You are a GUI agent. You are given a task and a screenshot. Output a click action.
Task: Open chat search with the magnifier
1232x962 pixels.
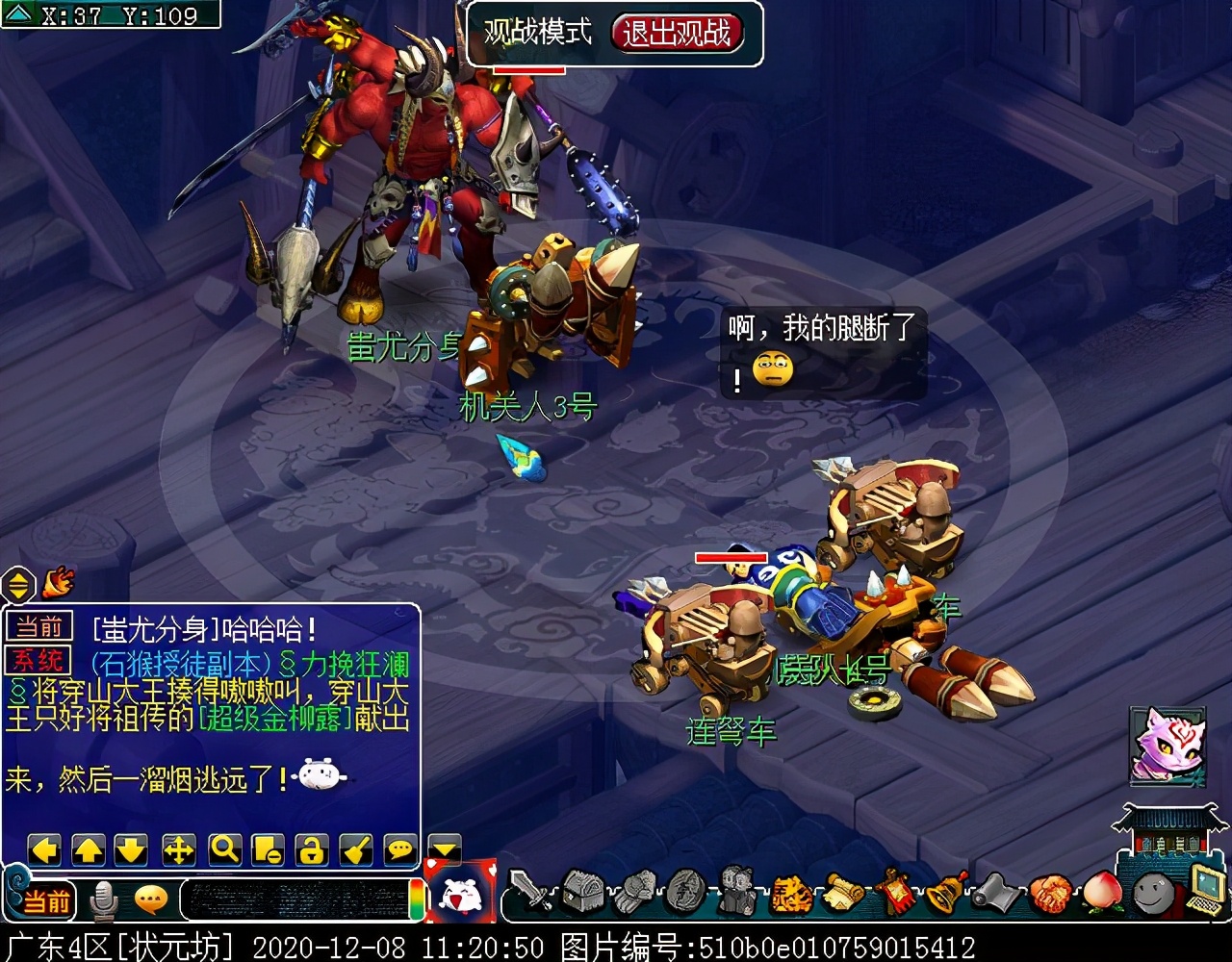[x=223, y=849]
